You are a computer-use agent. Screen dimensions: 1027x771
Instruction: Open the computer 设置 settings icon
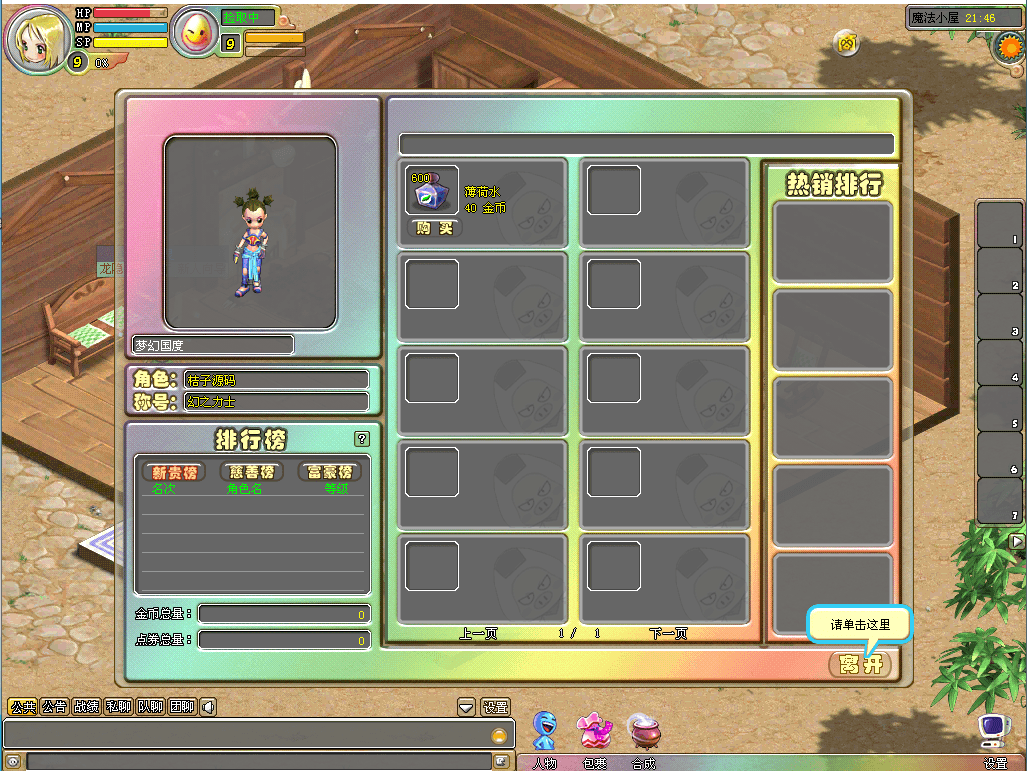tap(993, 733)
